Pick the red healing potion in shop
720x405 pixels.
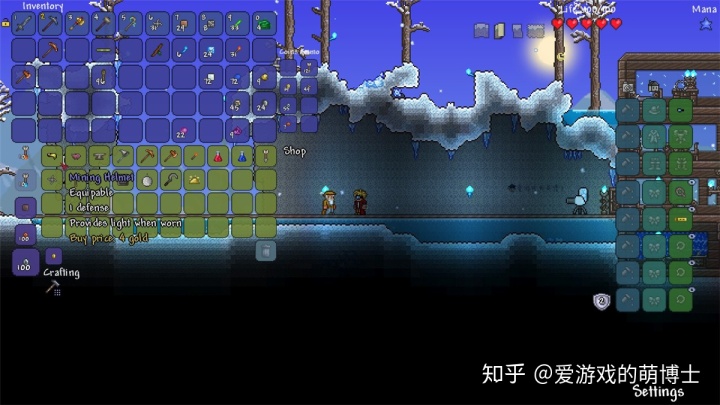pos(217,156)
